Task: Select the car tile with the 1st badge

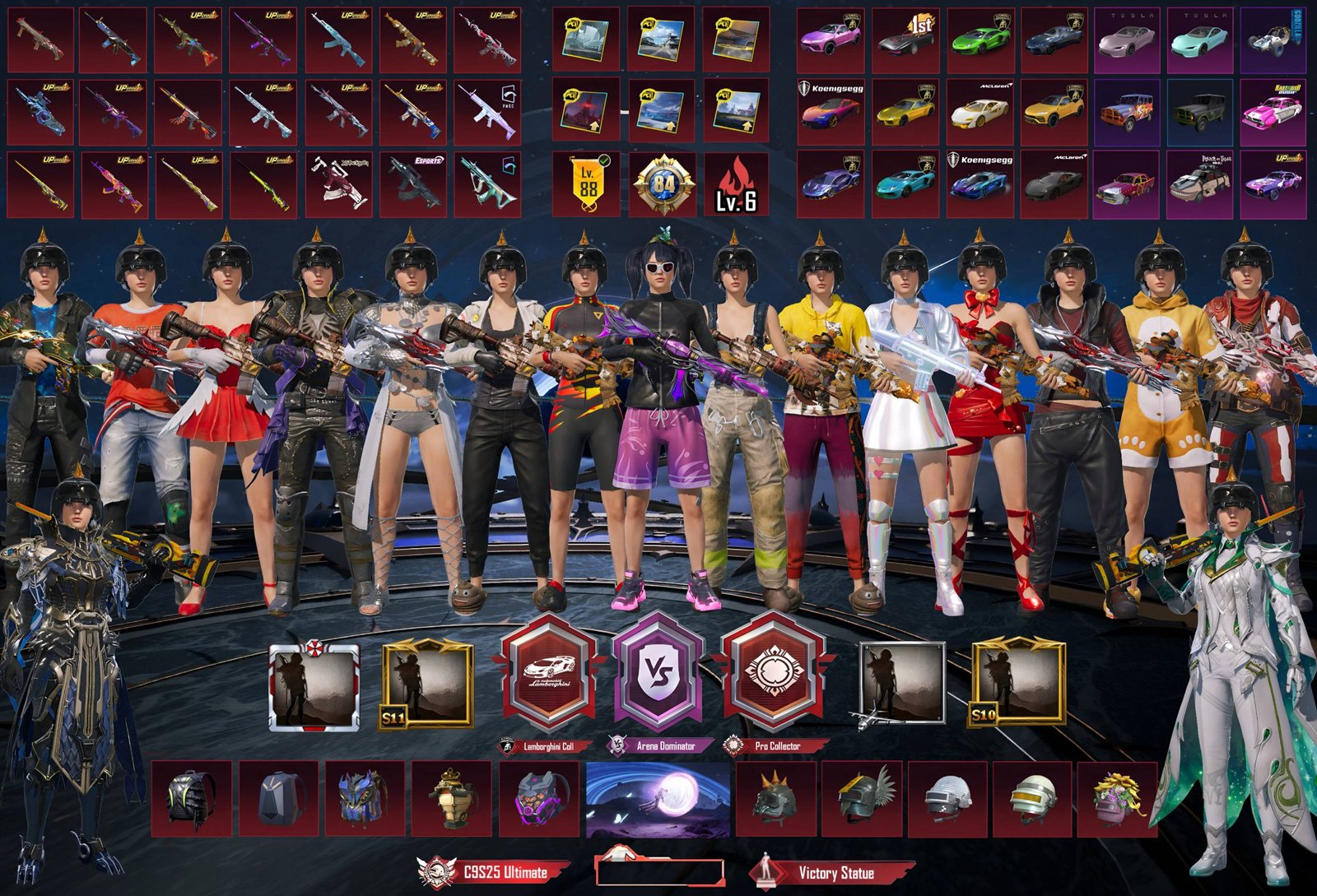Action: click(x=905, y=40)
